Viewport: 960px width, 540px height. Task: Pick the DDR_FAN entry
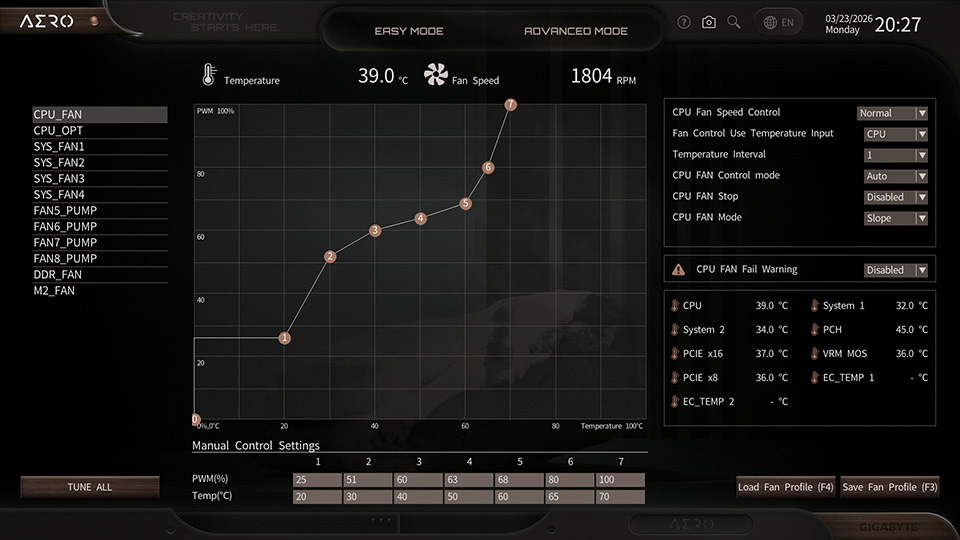(x=57, y=275)
